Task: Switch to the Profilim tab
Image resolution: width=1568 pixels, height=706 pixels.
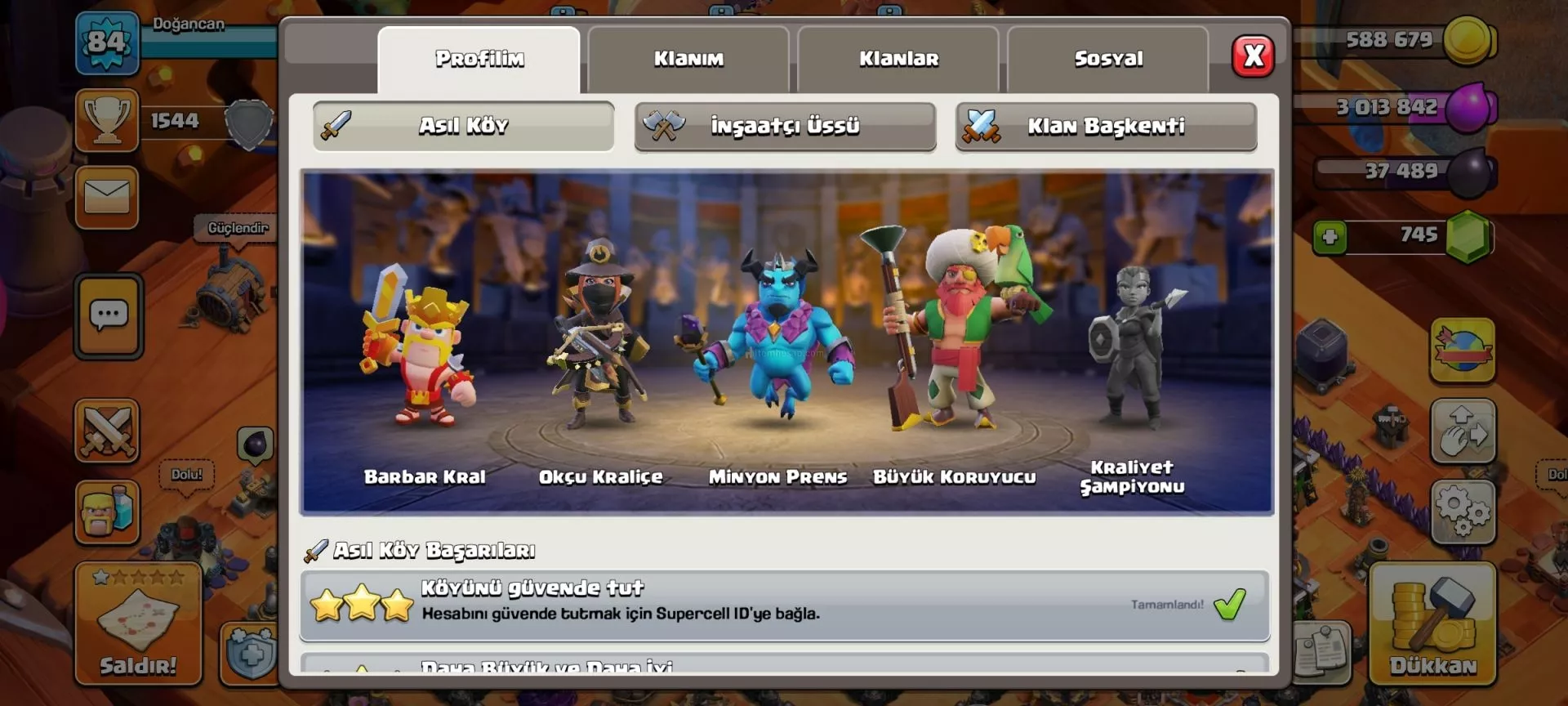Action: (479, 59)
